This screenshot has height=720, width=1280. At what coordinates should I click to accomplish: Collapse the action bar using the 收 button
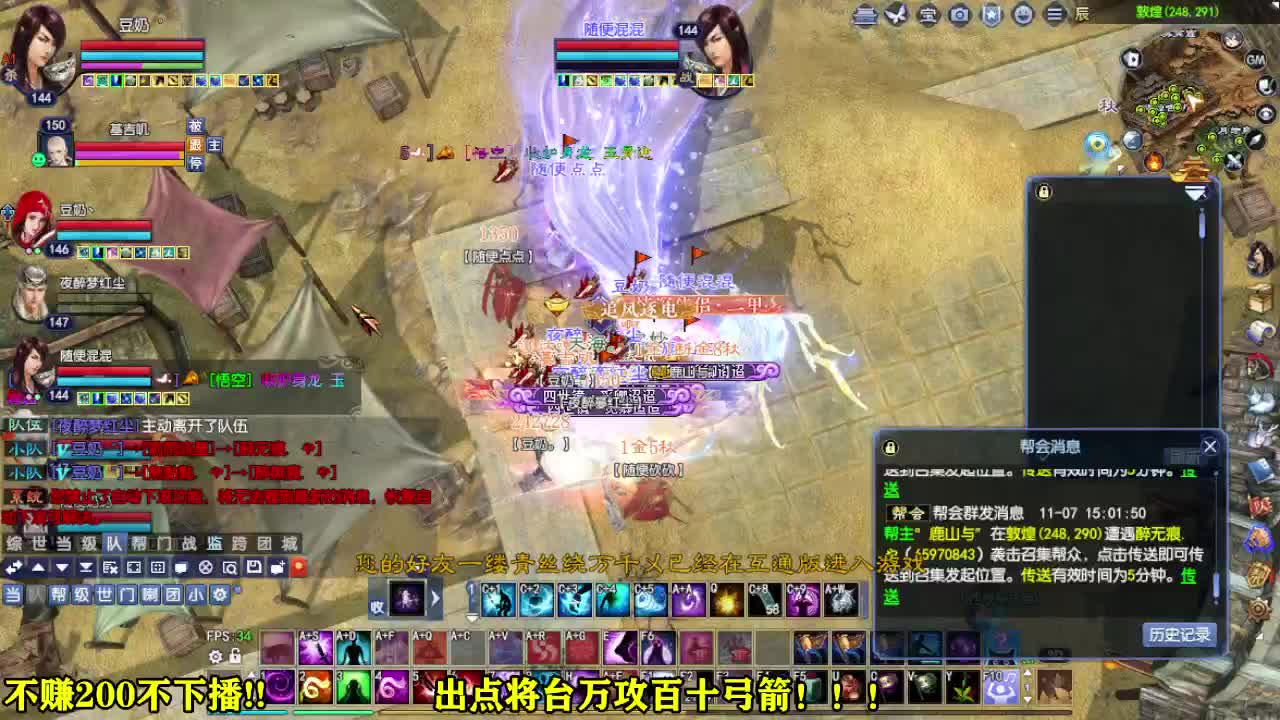pos(377,606)
